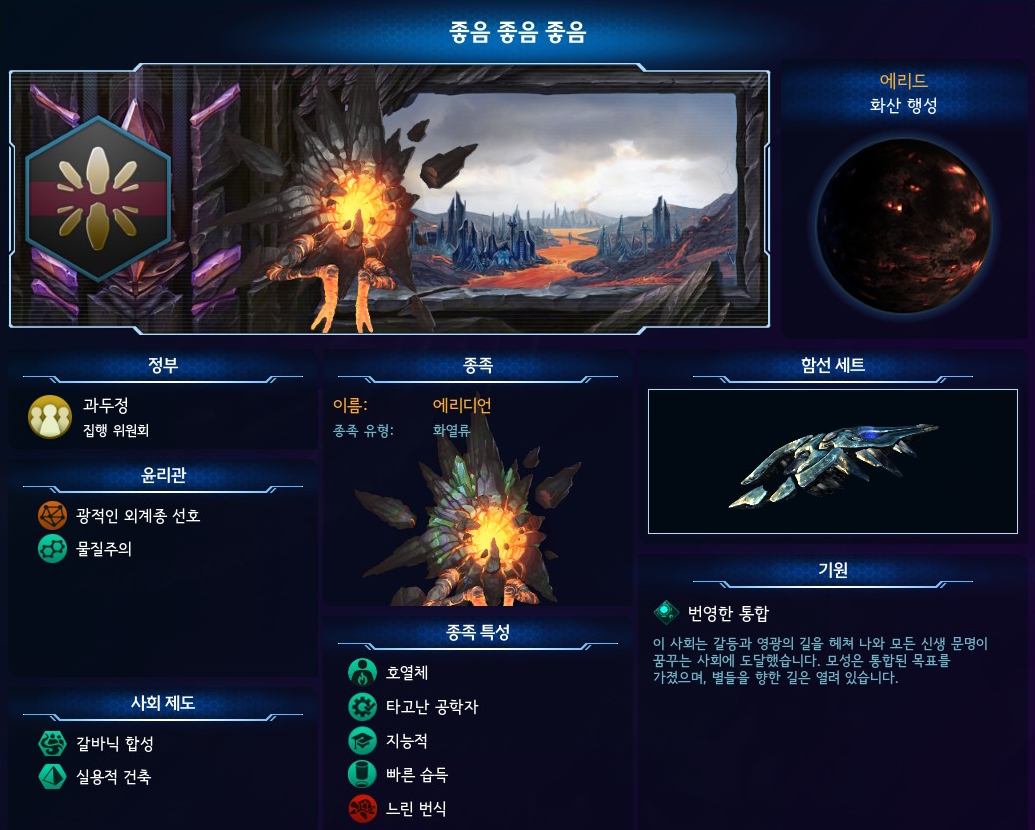
Task: Click the empire name title 좋음 좋음 좋음
Action: (x=517, y=33)
